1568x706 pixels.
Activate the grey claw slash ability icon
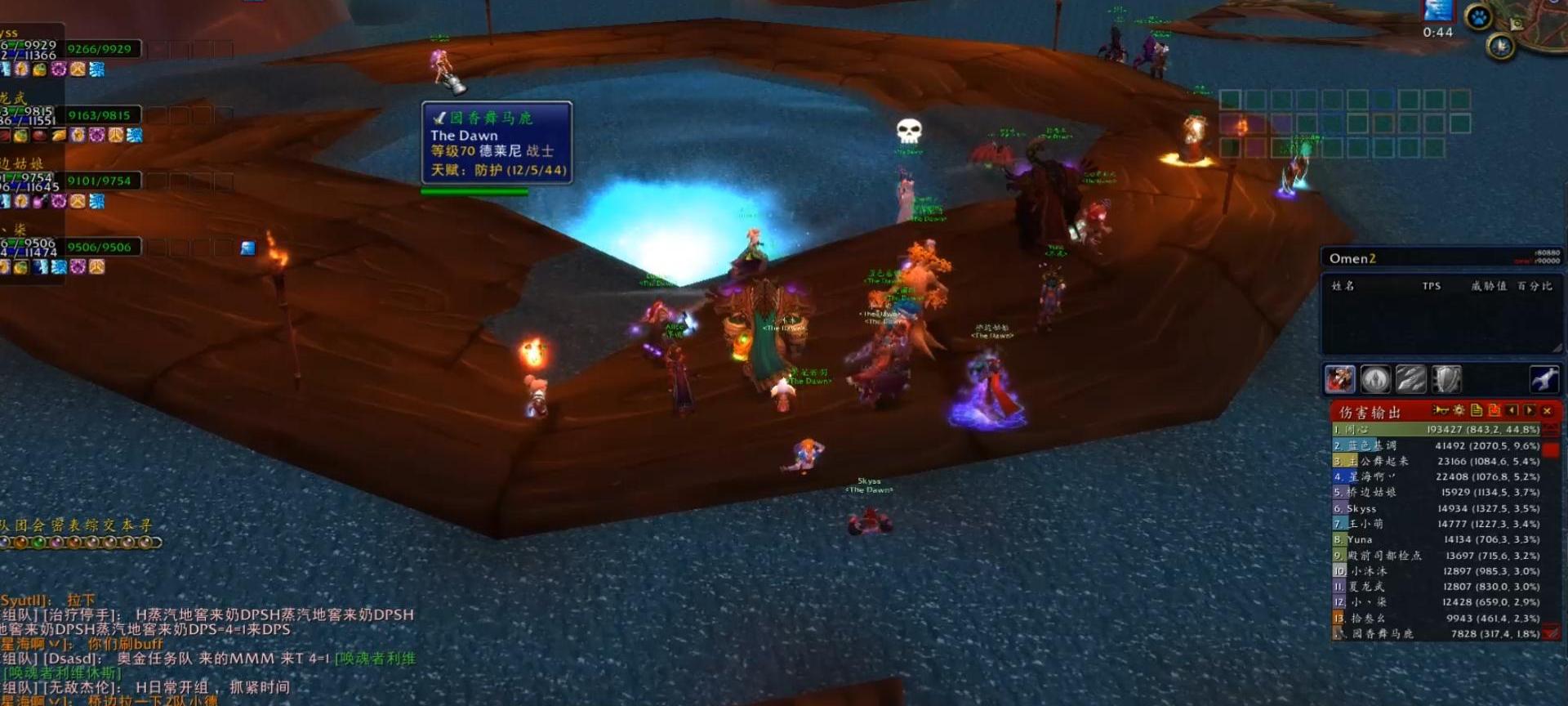click(x=1411, y=379)
